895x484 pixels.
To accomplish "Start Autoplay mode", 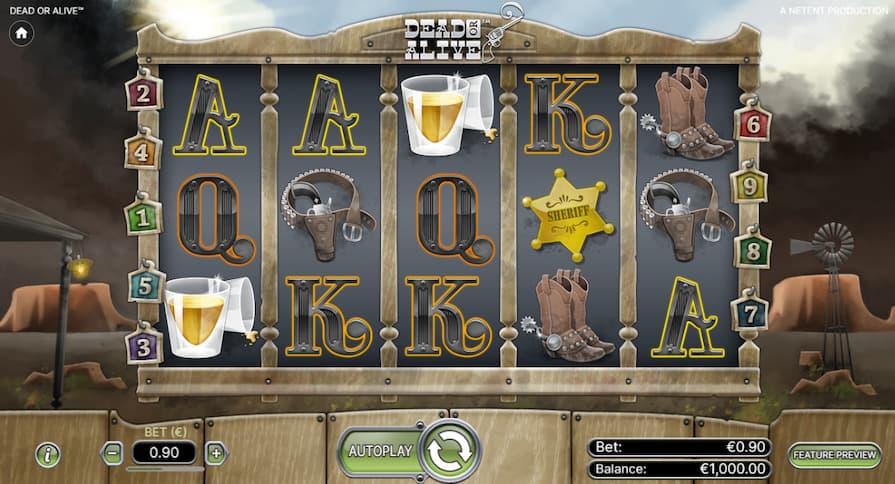I will click(380, 451).
